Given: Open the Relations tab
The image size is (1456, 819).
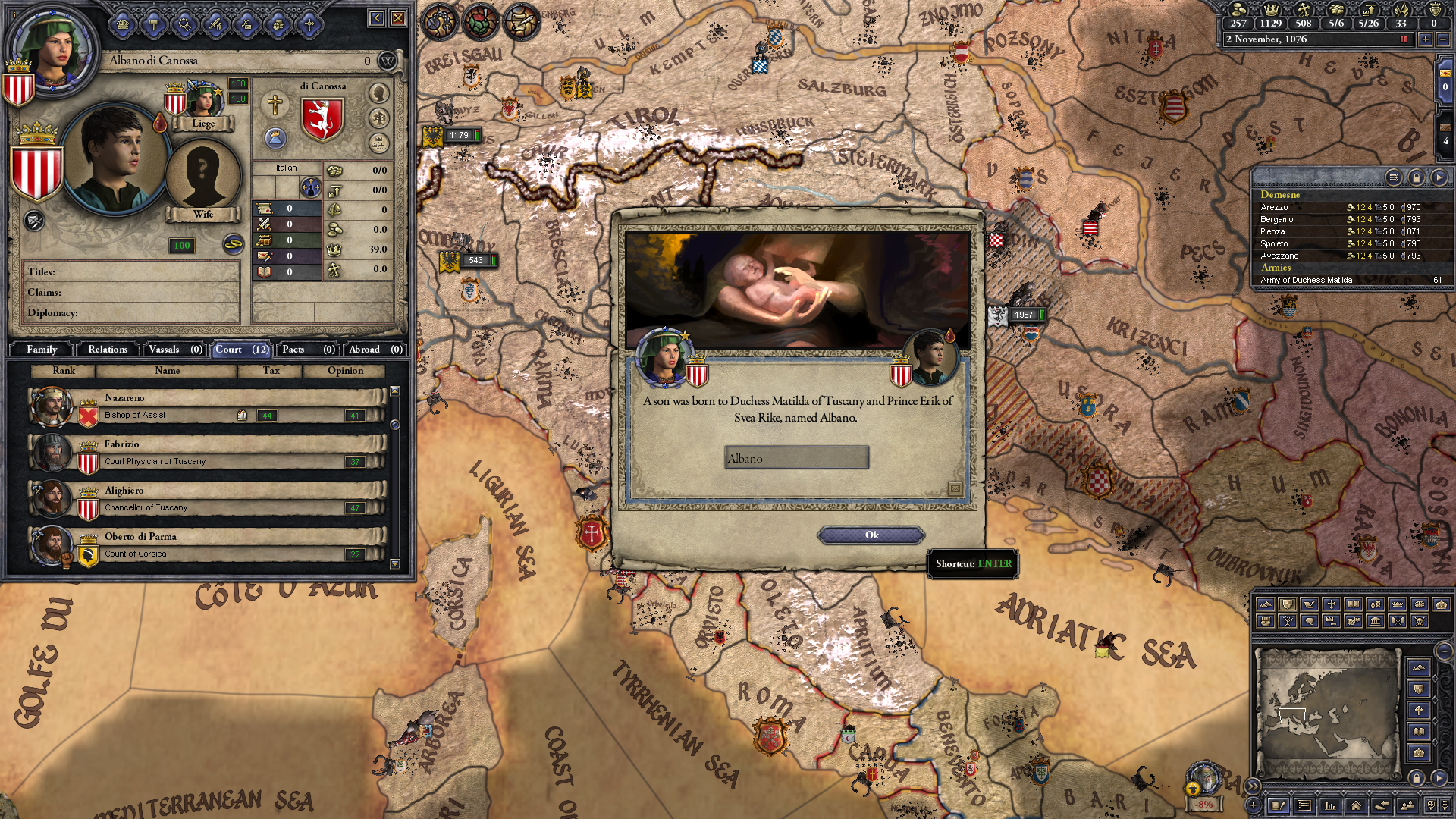Looking at the screenshot, I should (x=107, y=350).
